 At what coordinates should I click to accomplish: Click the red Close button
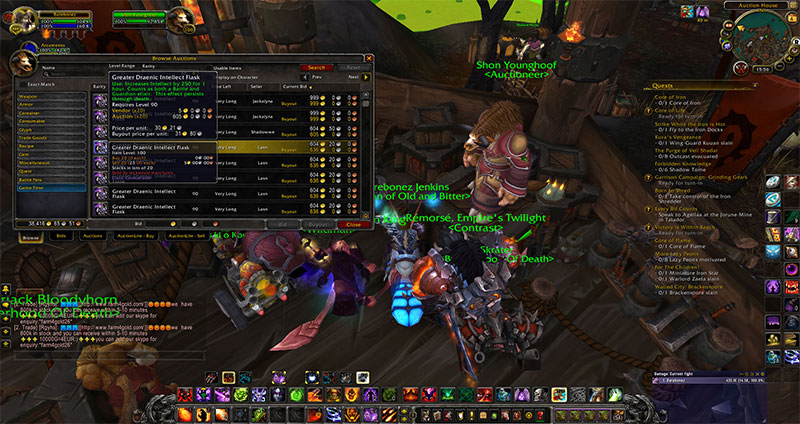pyautogui.click(x=352, y=225)
